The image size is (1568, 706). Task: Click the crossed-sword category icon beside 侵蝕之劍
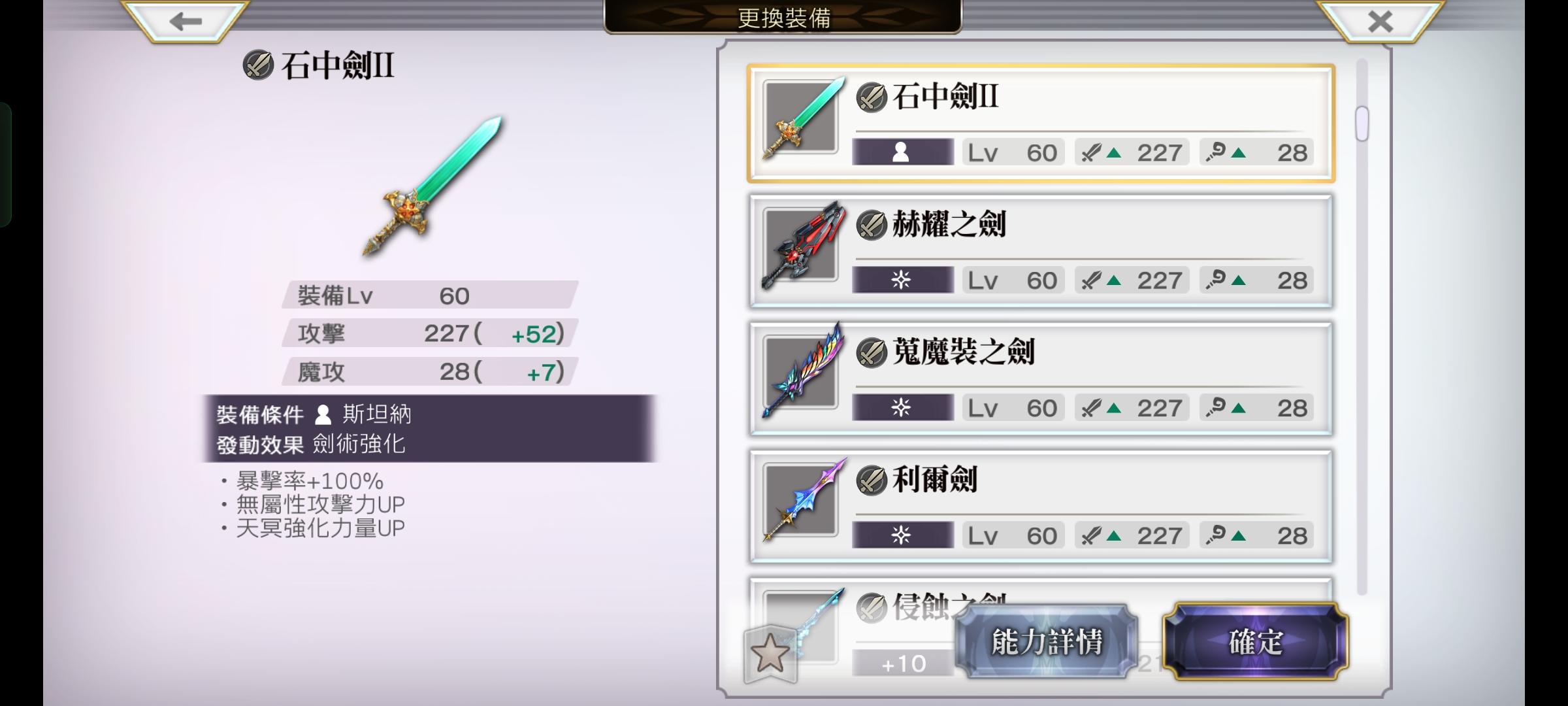click(x=872, y=607)
